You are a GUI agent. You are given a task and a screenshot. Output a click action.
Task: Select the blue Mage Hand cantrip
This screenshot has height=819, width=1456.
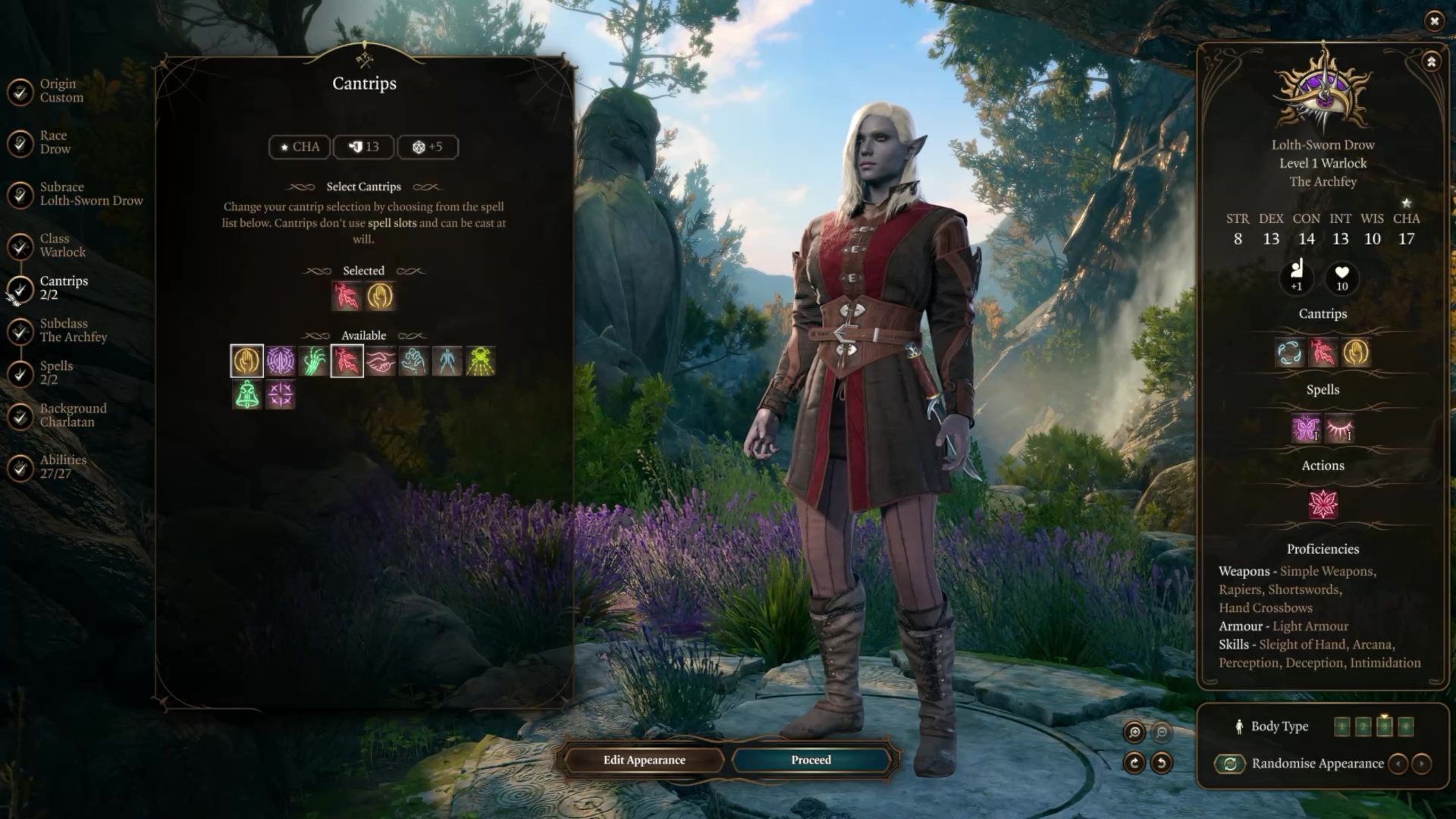(413, 362)
